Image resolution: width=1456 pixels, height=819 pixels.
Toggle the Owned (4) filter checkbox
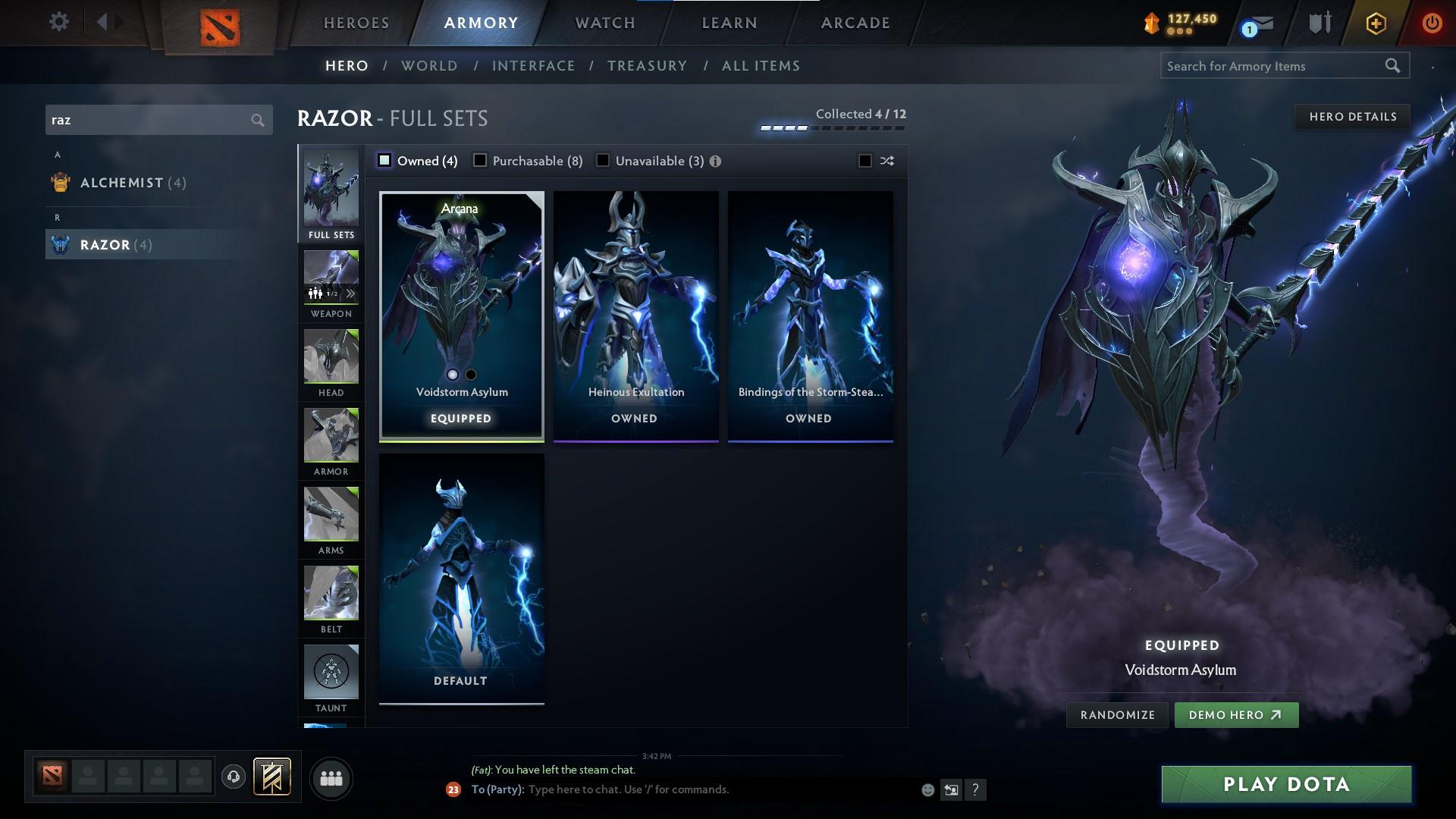coord(384,161)
